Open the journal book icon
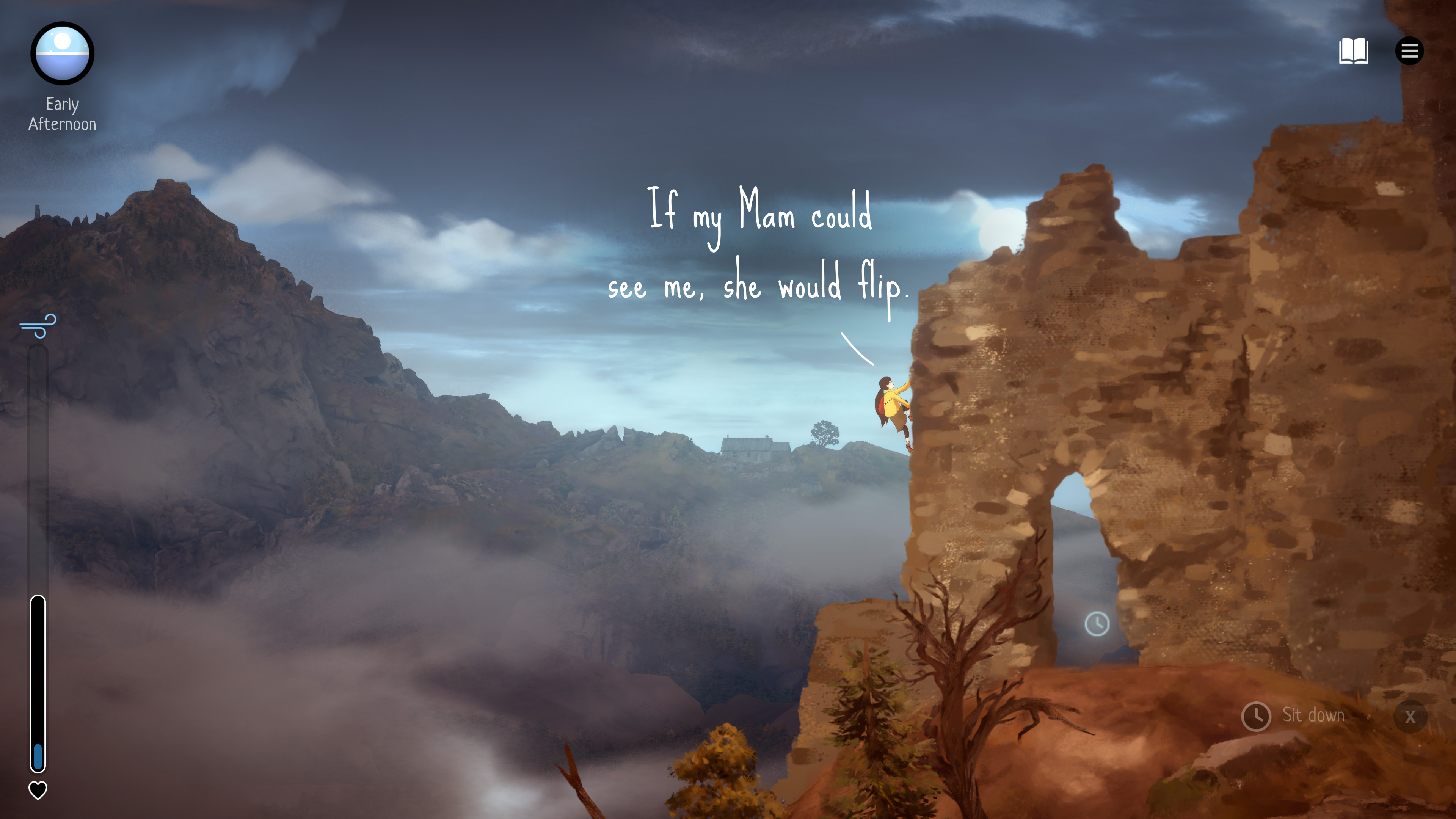 1353,52
